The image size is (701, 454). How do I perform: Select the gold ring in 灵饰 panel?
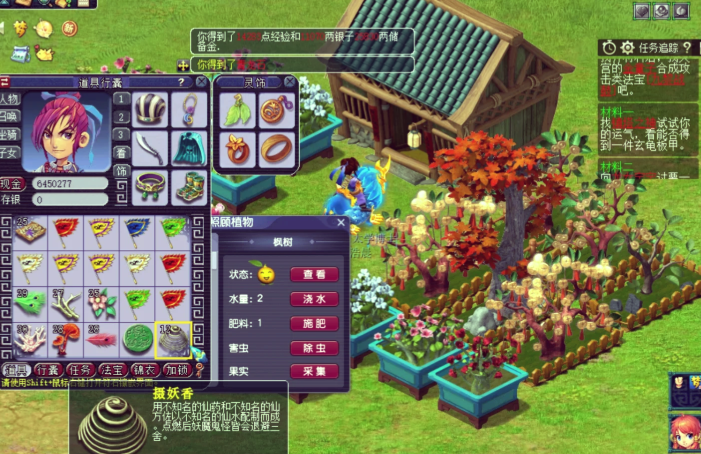[275, 148]
